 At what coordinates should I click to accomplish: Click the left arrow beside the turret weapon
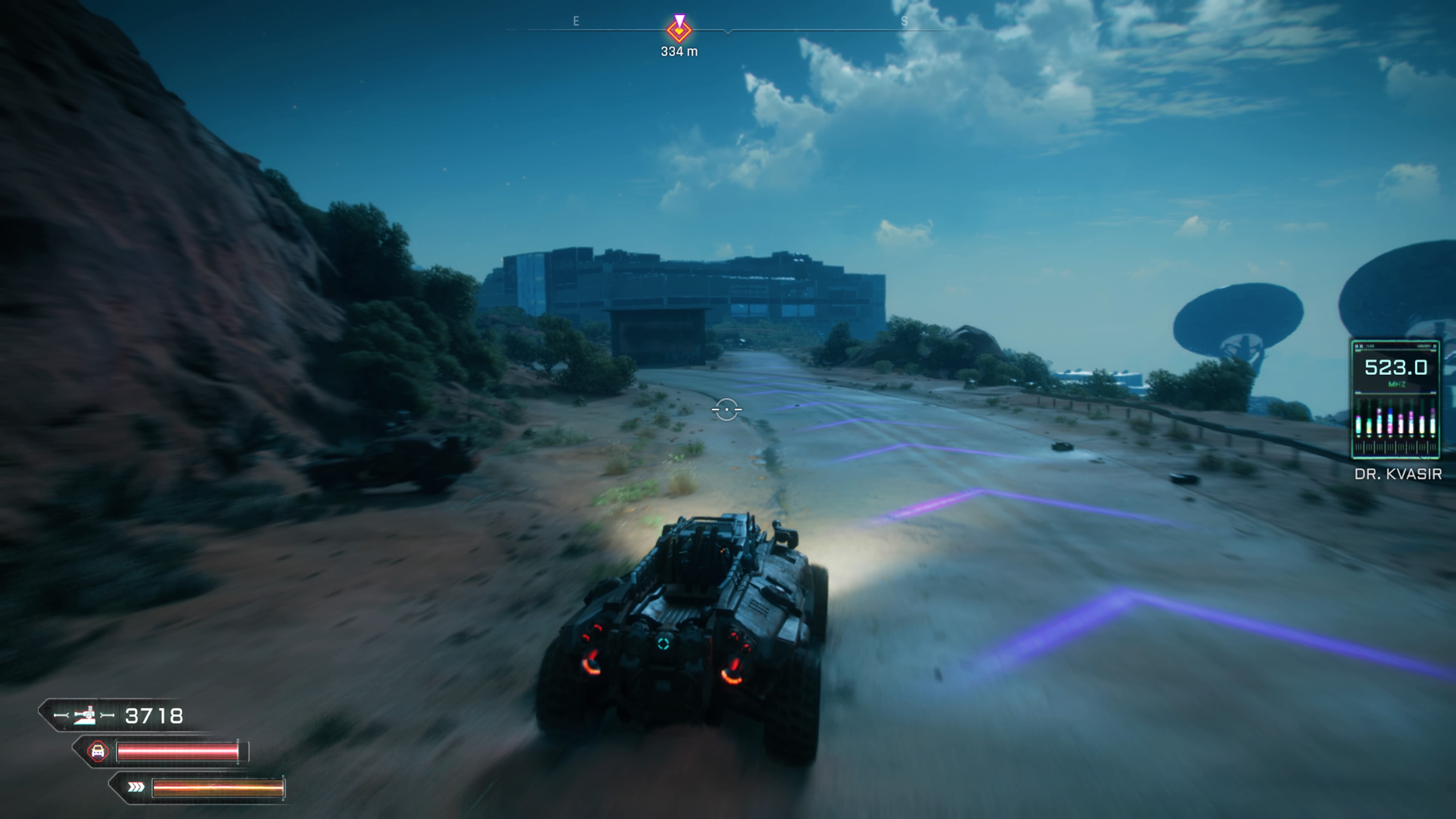[x=61, y=715]
